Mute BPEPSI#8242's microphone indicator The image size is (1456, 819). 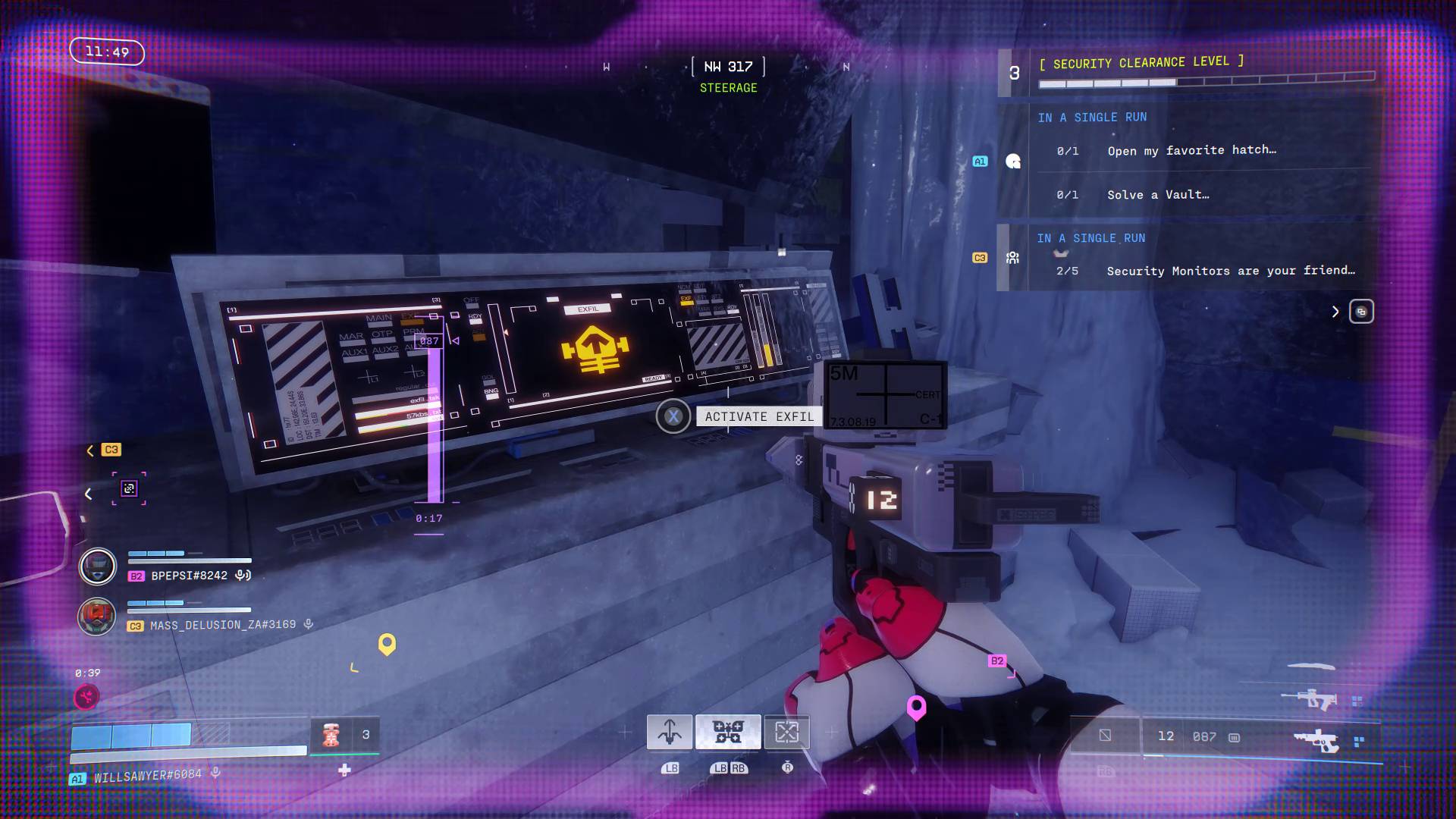[243, 576]
